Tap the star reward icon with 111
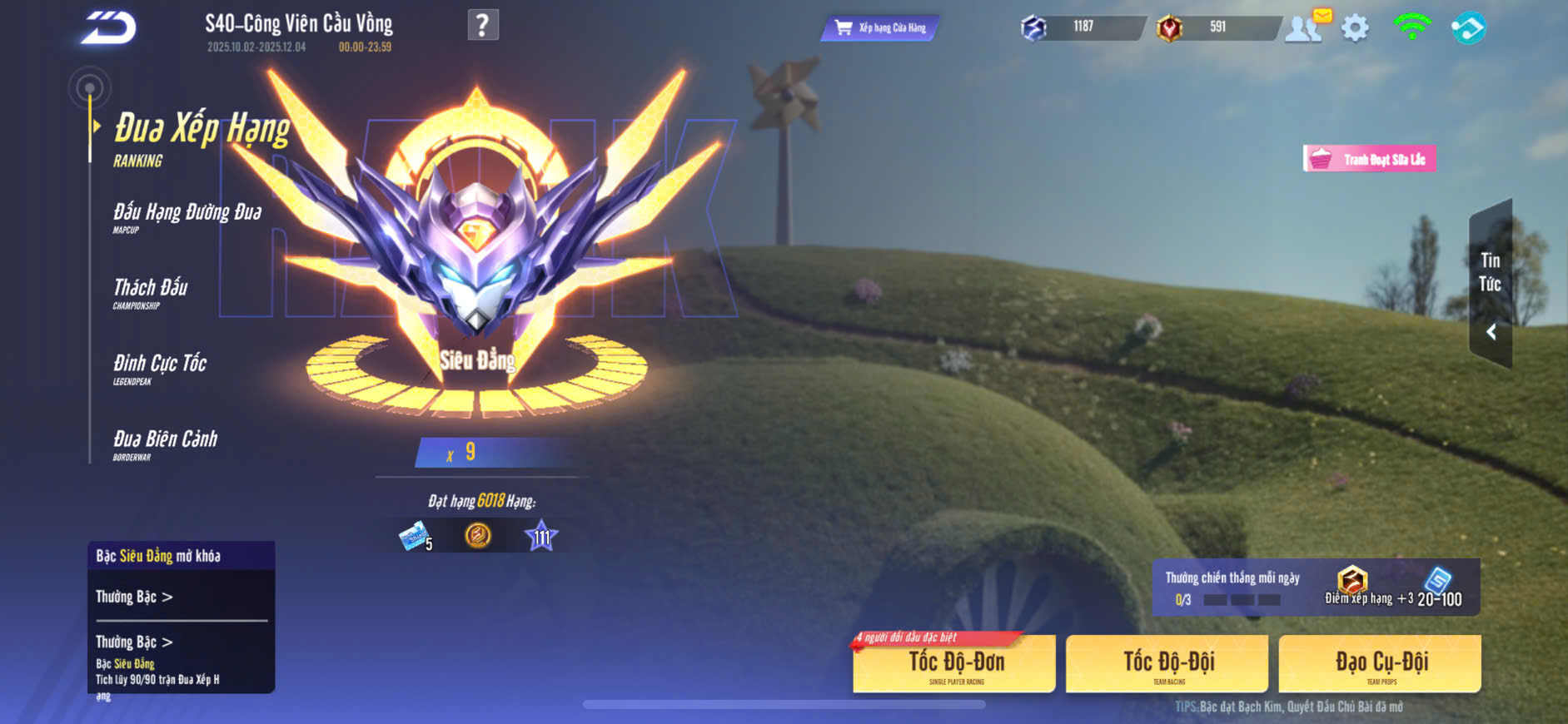This screenshot has width=1568, height=724. (x=541, y=536)
